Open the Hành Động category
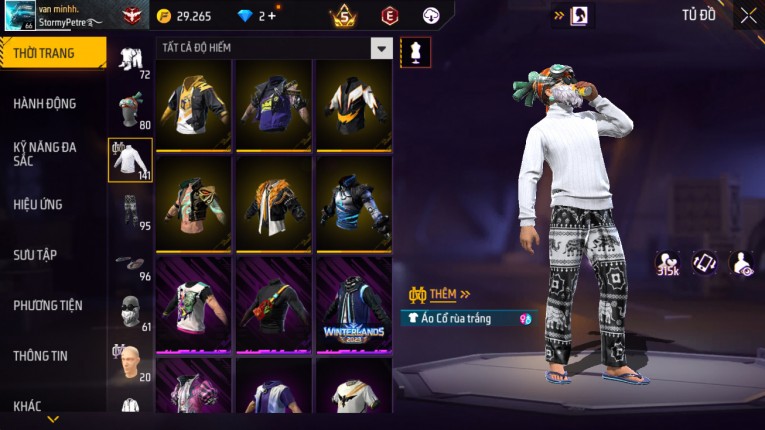Screen dimensions: 765x430 45,103
